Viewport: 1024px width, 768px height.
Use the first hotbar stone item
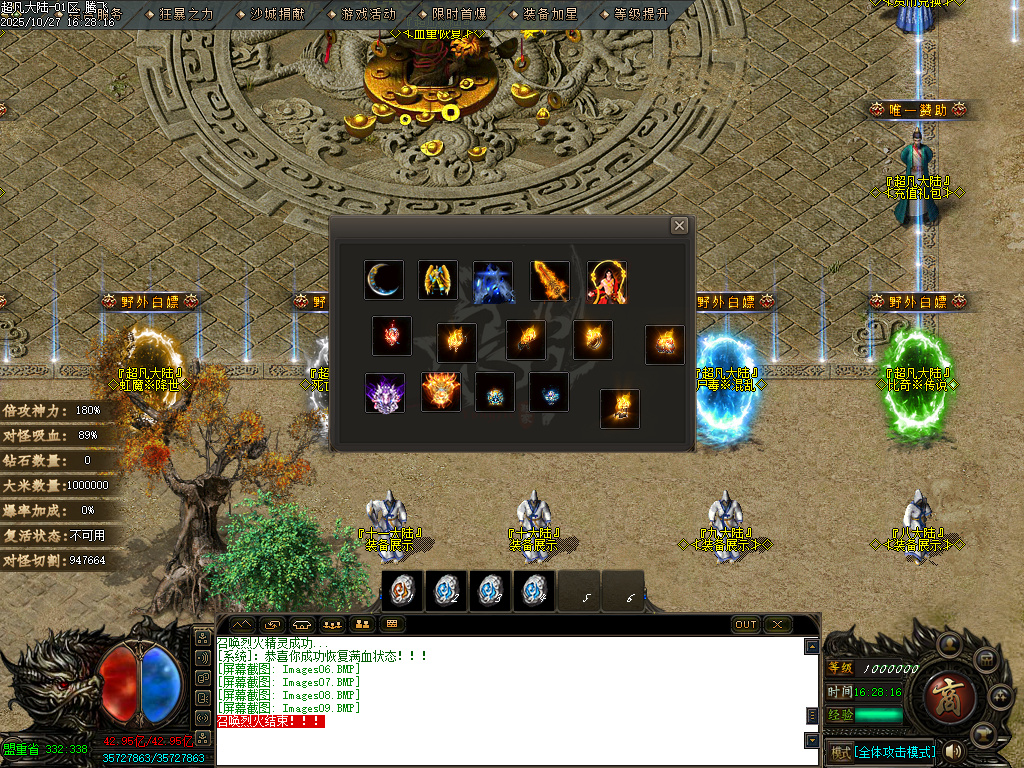click(403, 591)
